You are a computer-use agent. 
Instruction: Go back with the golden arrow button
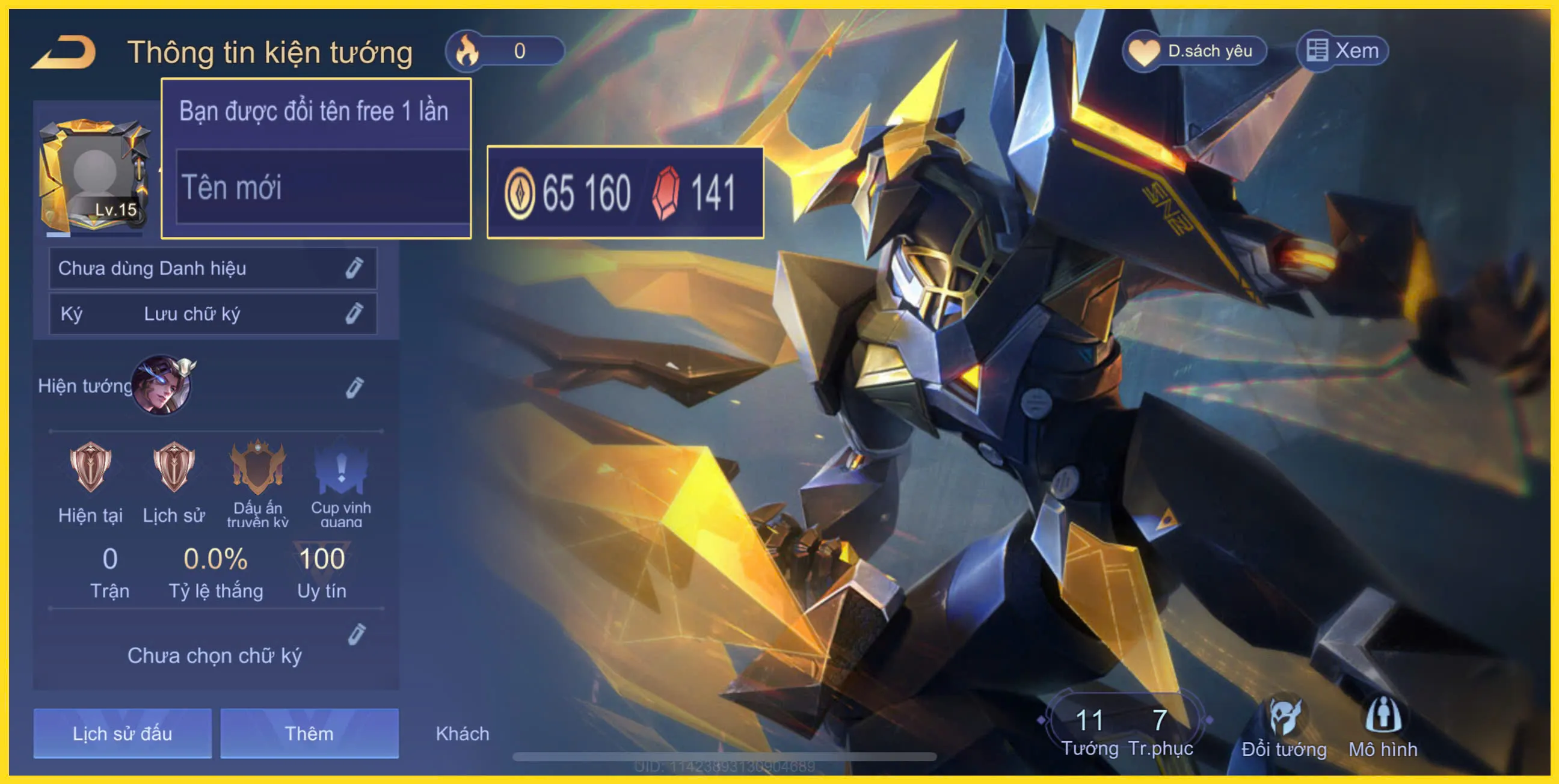coord(64,52)
